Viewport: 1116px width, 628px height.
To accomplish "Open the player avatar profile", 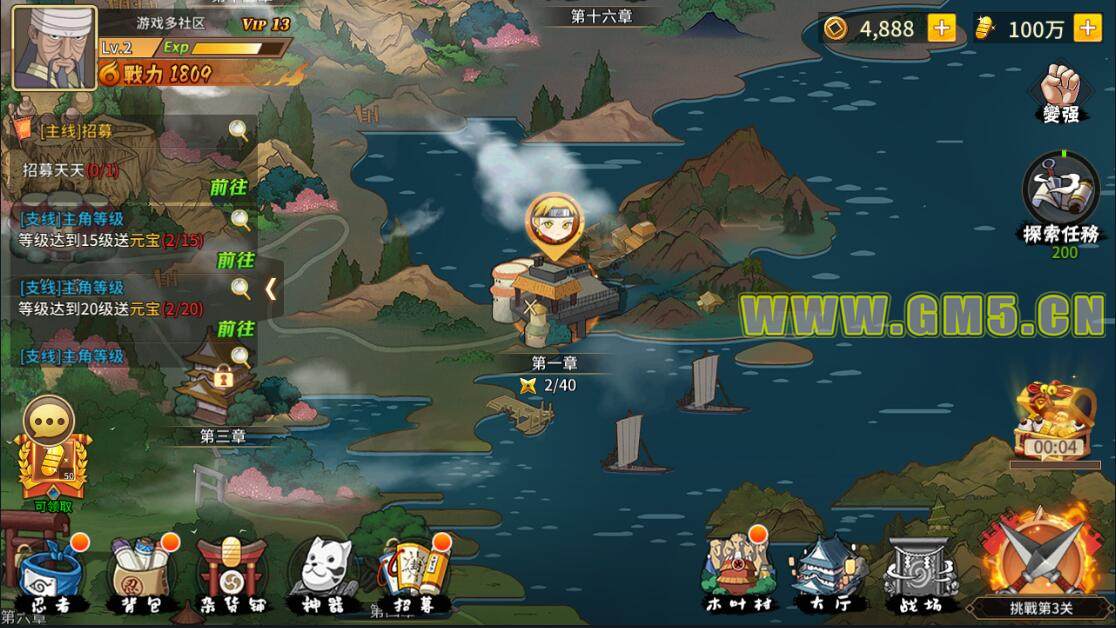I will (53, 46).
